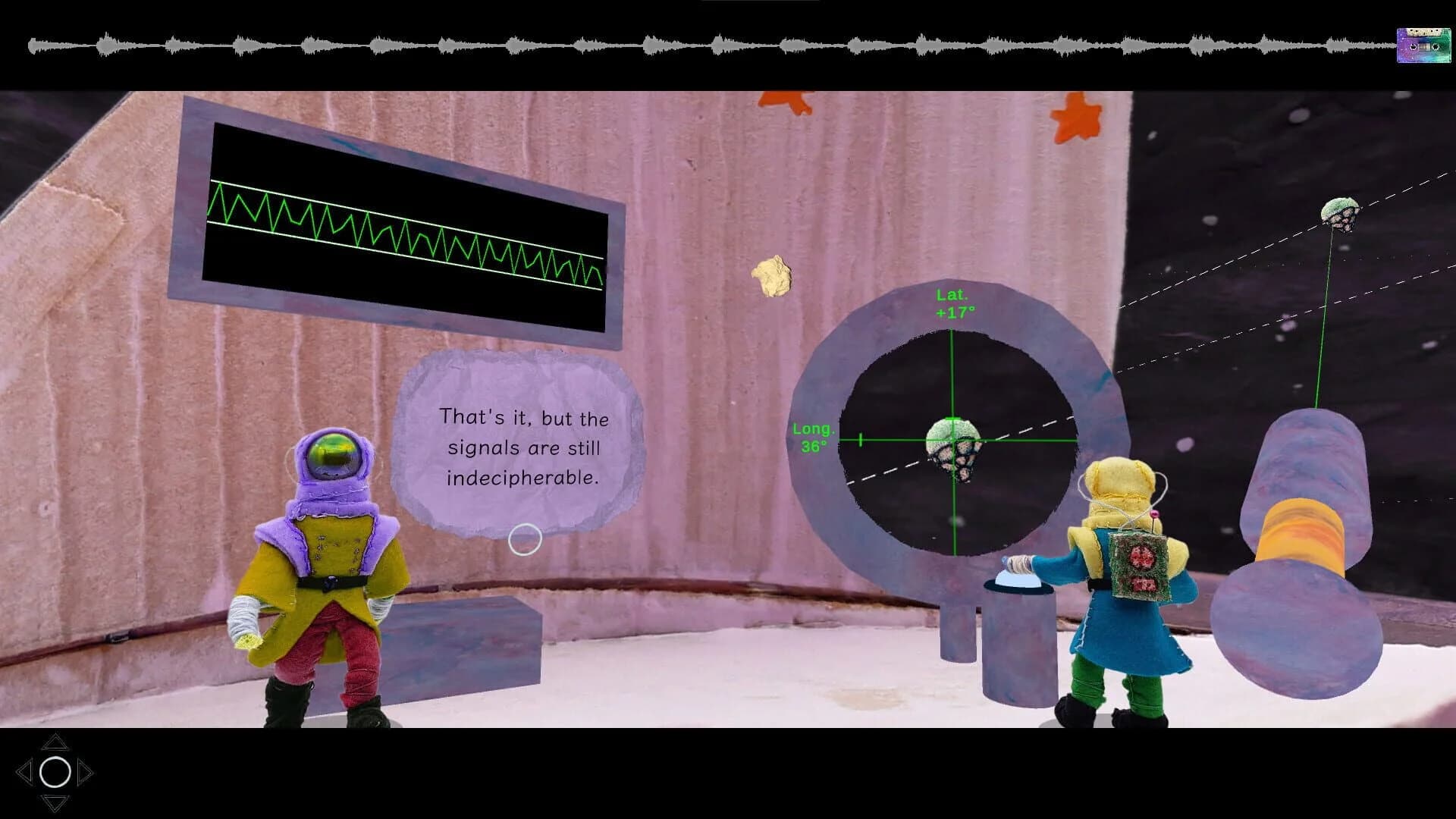Select the 'Lat. +17°' label
This screenshot has width=1456, height=819.
coord(954,305)
